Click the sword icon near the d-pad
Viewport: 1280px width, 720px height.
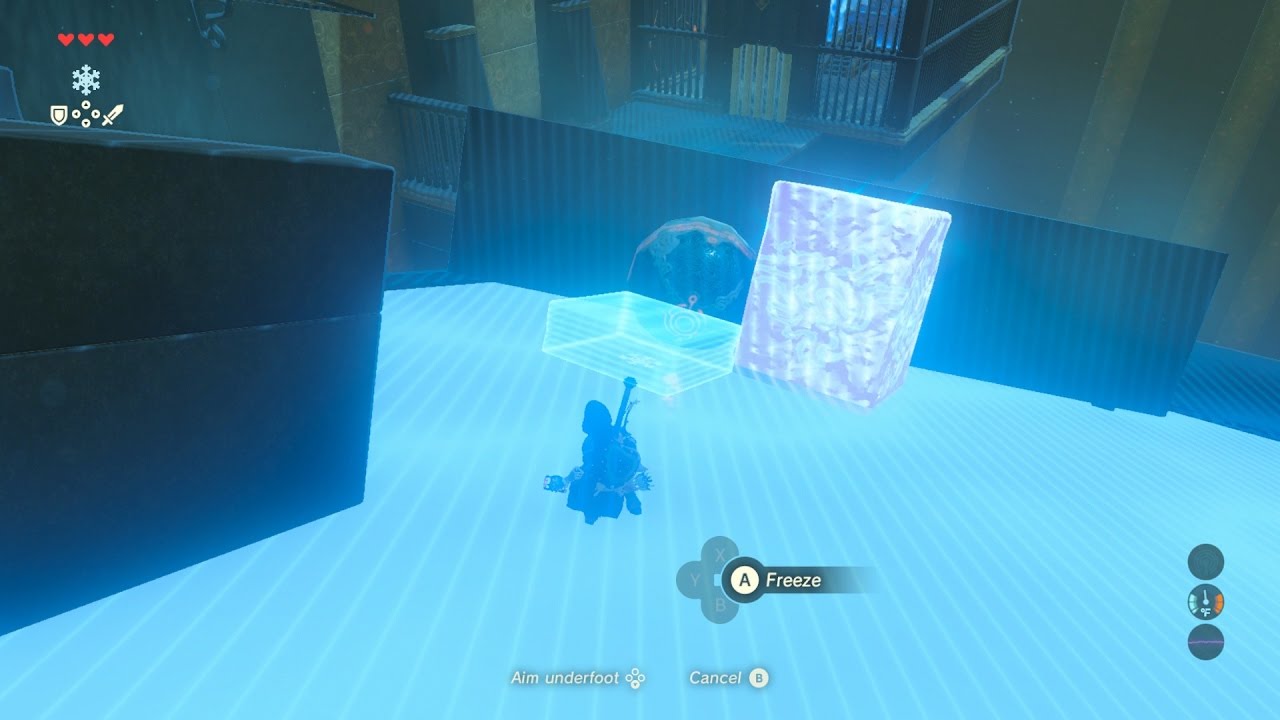pos(112,115)
